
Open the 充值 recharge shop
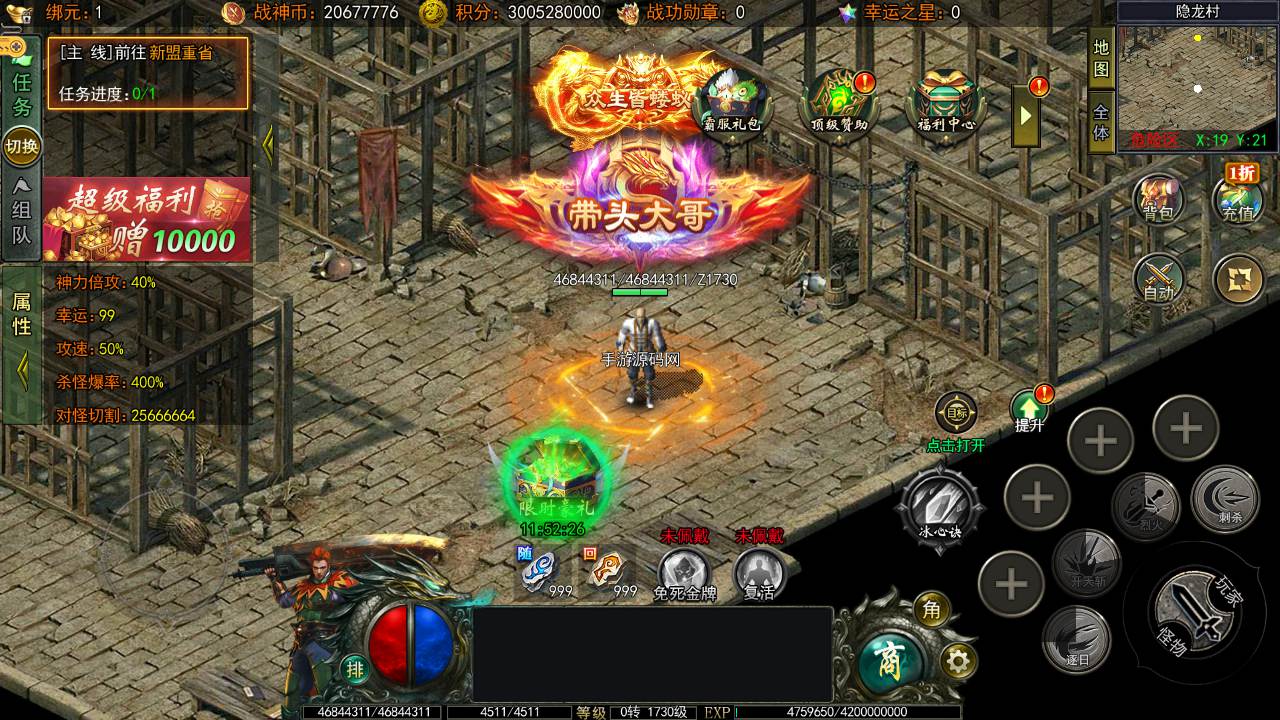pos(1238,198)
